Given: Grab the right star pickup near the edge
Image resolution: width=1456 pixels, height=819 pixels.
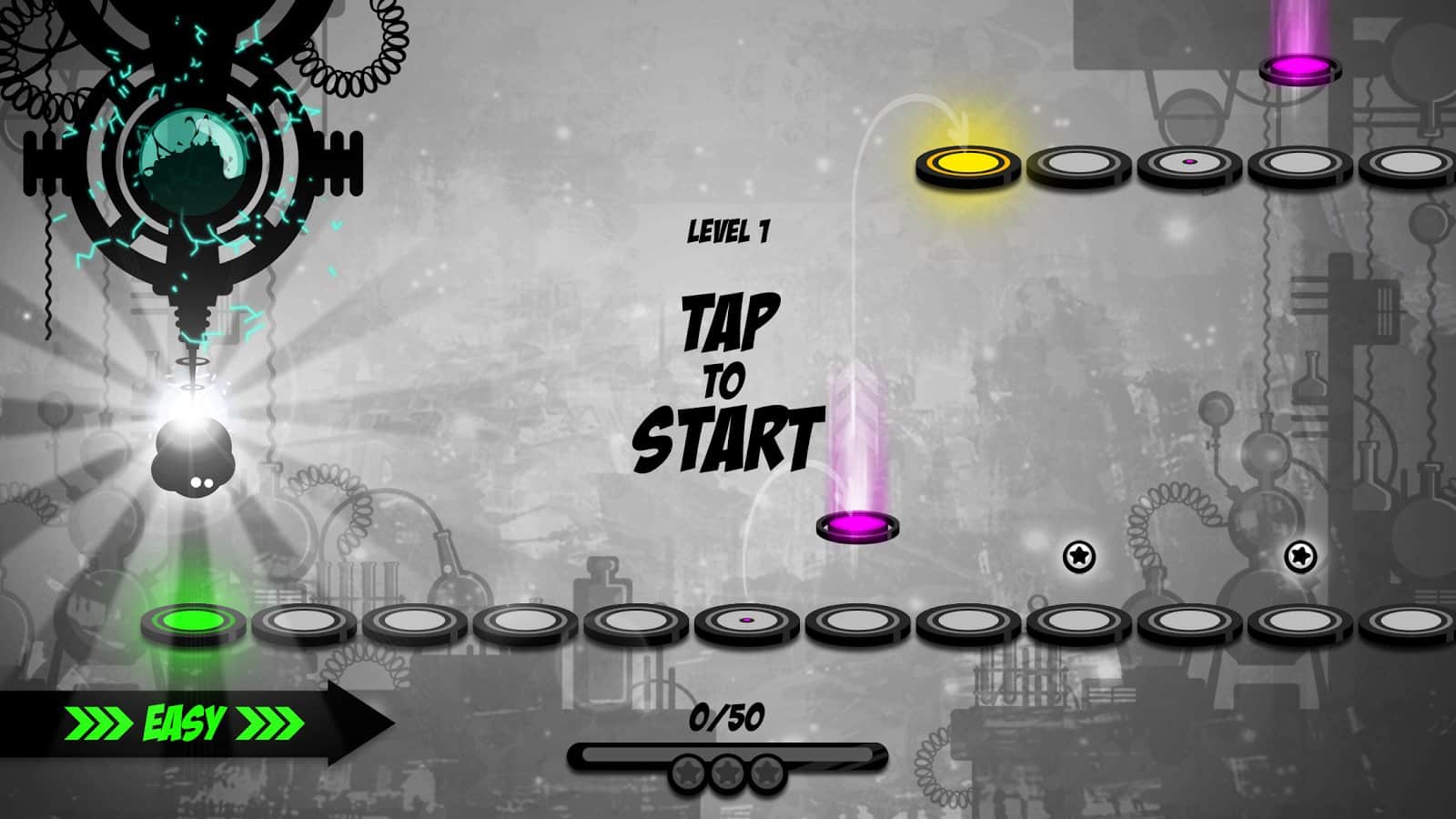Looking at the screenshot, I should [1301, 556].
